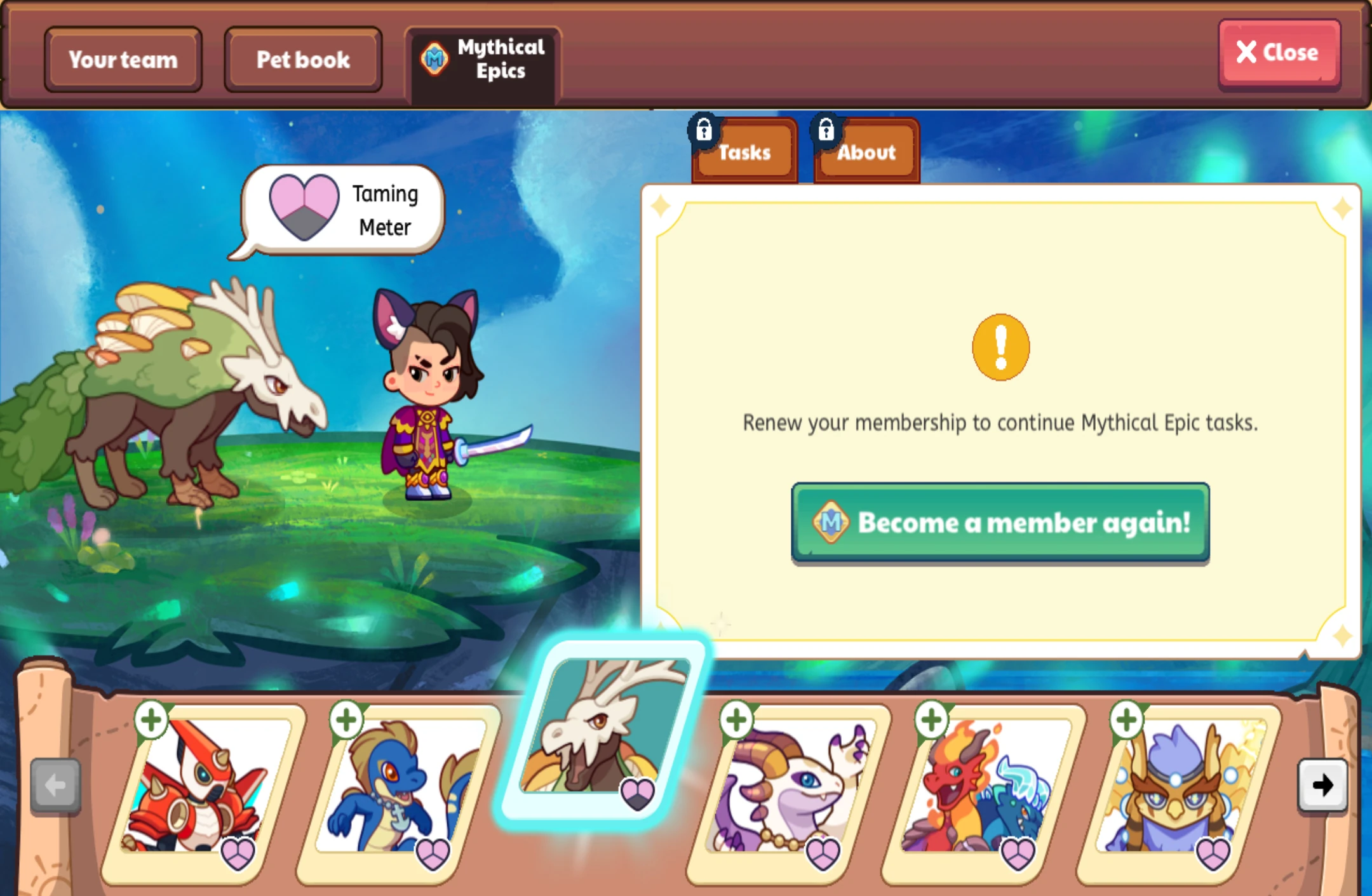This screenshot has width=1372, height=896.
Task: Select the locked About tab
Action: click(x=865, y=152)
